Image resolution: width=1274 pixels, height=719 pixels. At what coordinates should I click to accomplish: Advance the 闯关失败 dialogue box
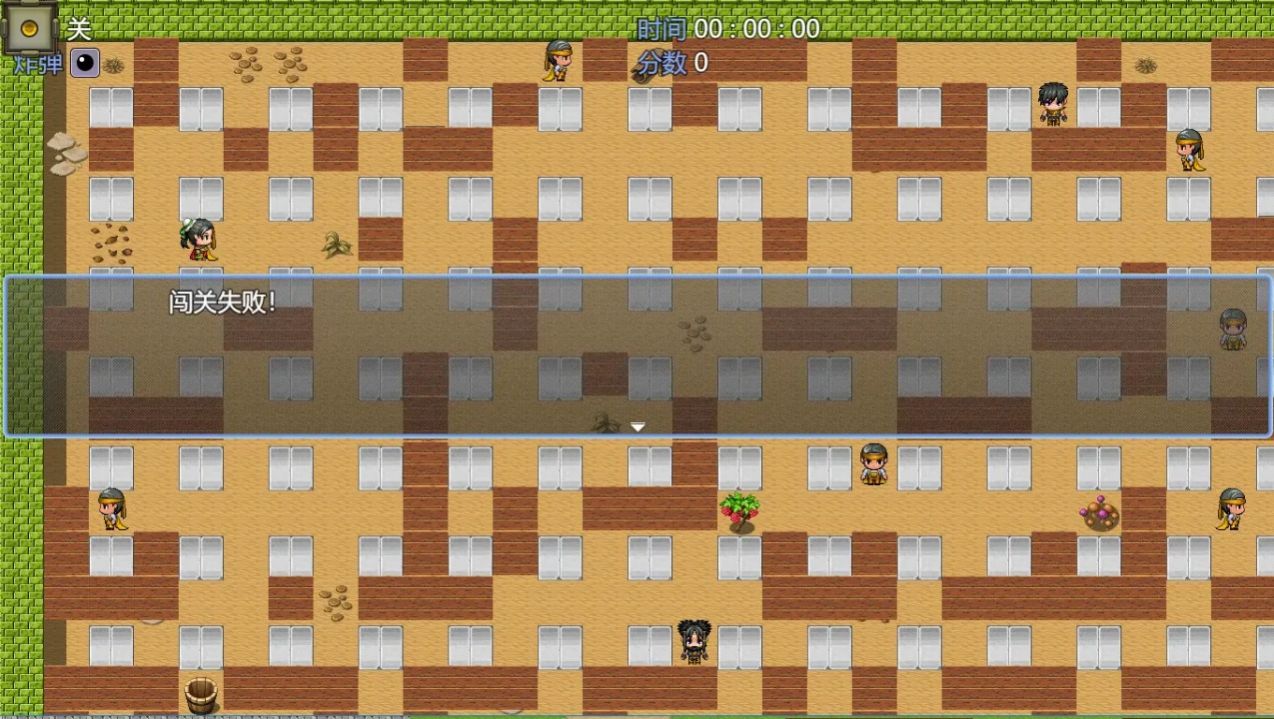[638, 356]
